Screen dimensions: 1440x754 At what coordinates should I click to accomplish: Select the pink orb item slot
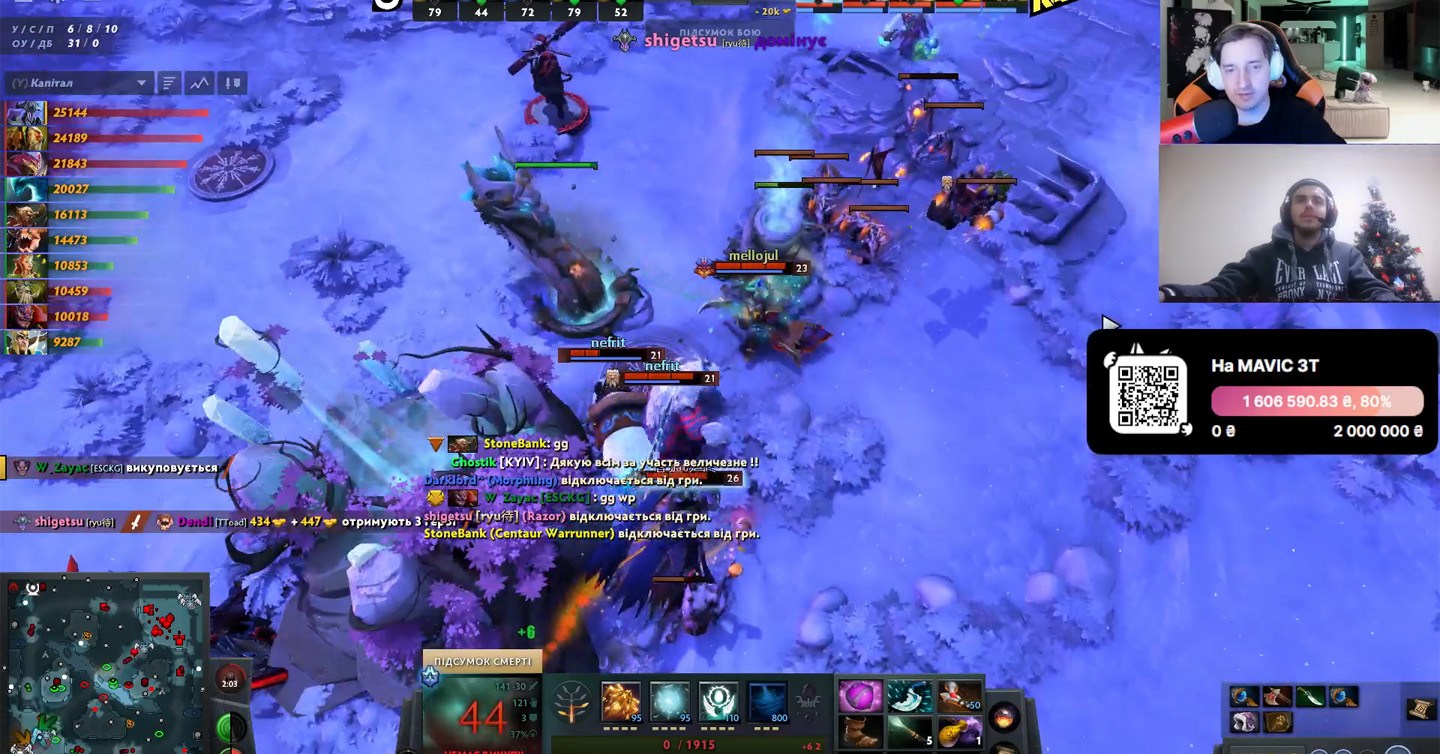(x=860, y=696)
